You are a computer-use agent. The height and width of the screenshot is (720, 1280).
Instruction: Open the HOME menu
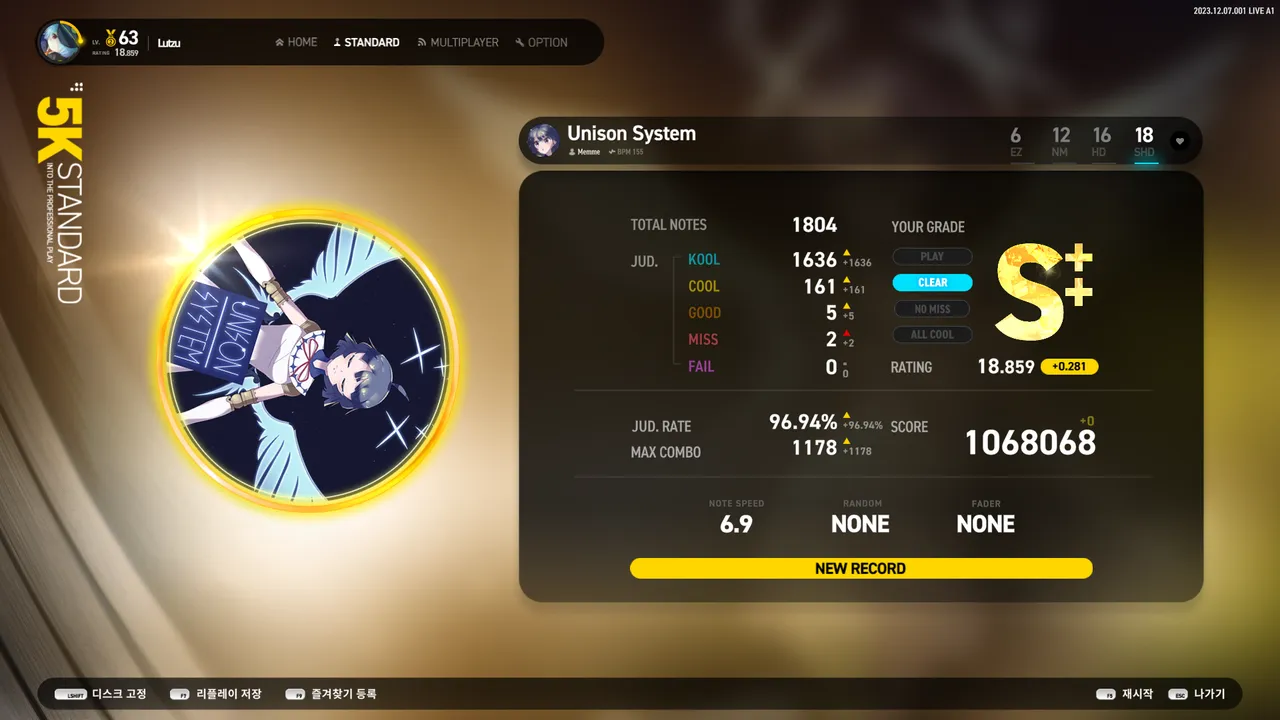[296, 42]
